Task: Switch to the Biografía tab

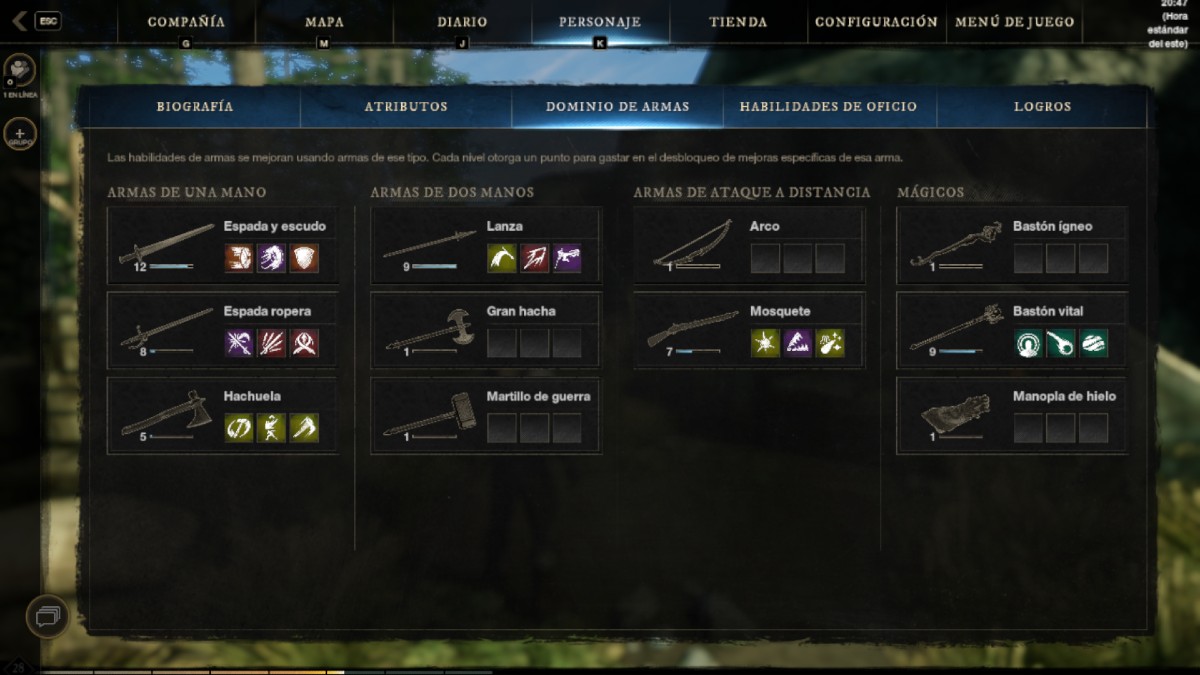Action: [195, 106]
